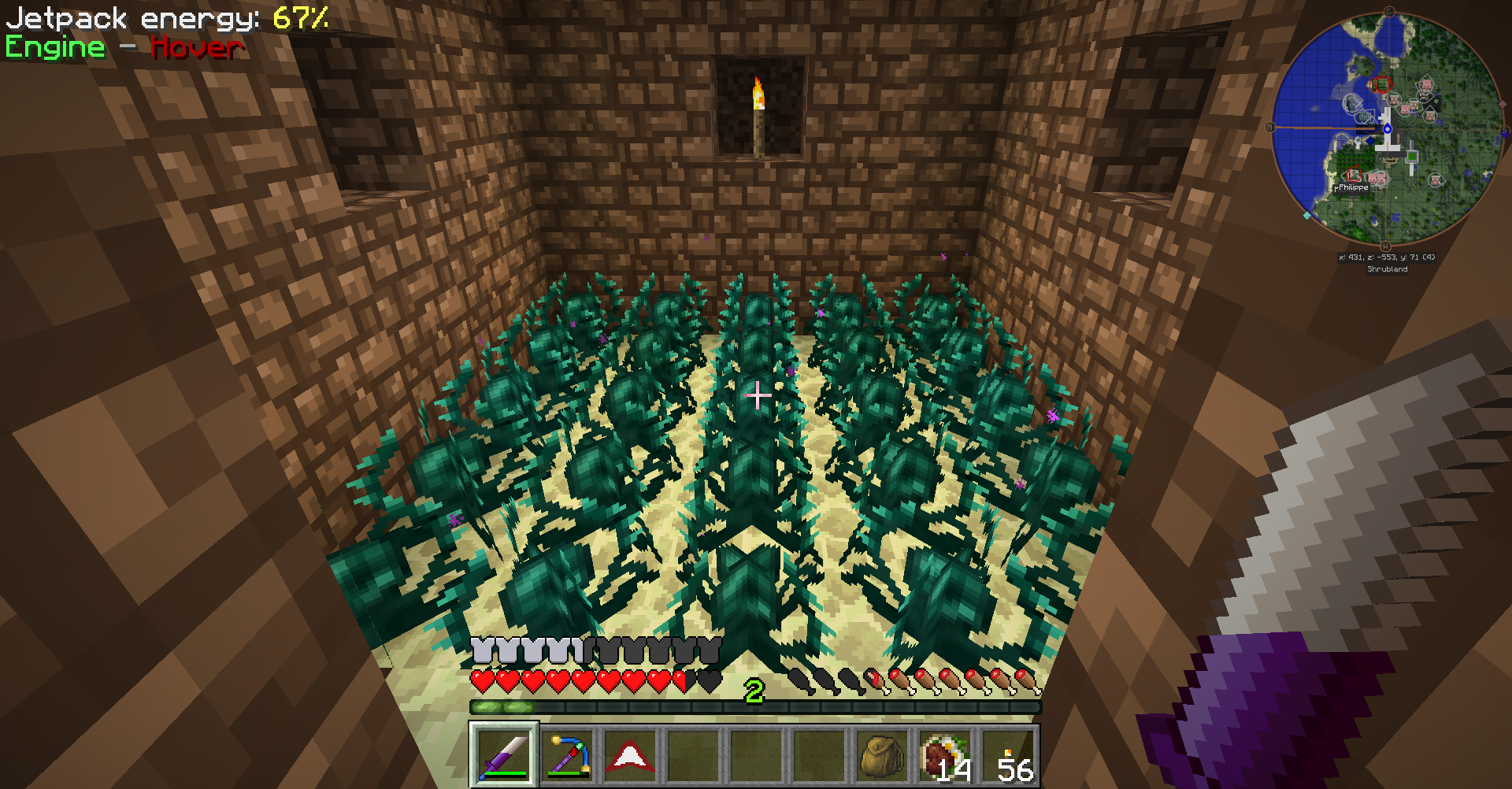1512x789 pixels.
Task: Pick the food slot with 14 items
Action: tap(944, 754)
